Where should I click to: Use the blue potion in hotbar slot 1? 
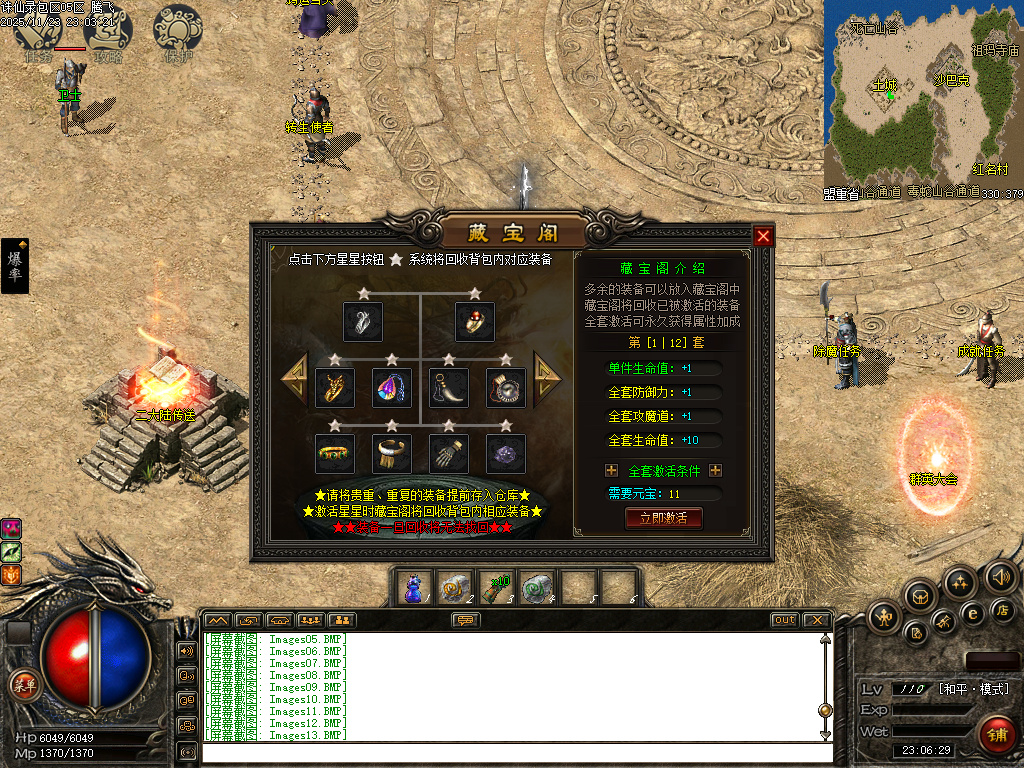pyautogui.click(x=413, y=588)
